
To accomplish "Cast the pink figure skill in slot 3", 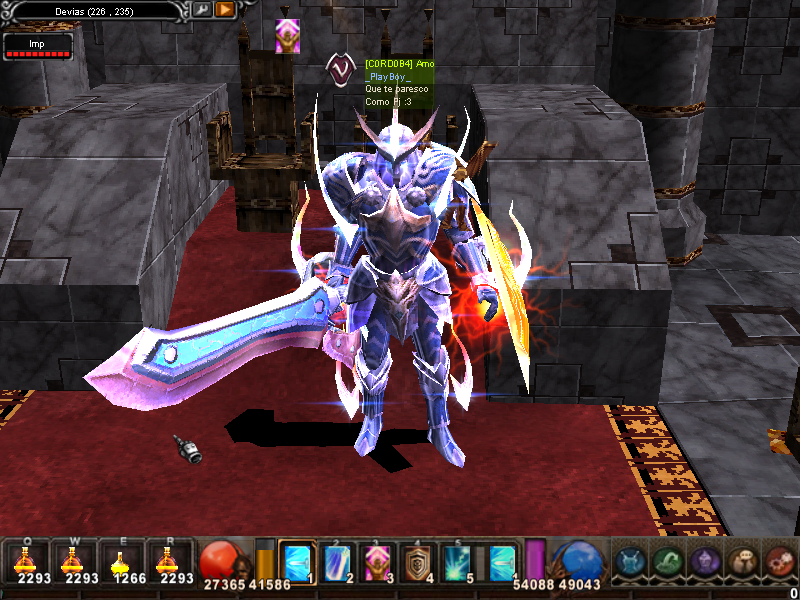I will click(378, 562).
